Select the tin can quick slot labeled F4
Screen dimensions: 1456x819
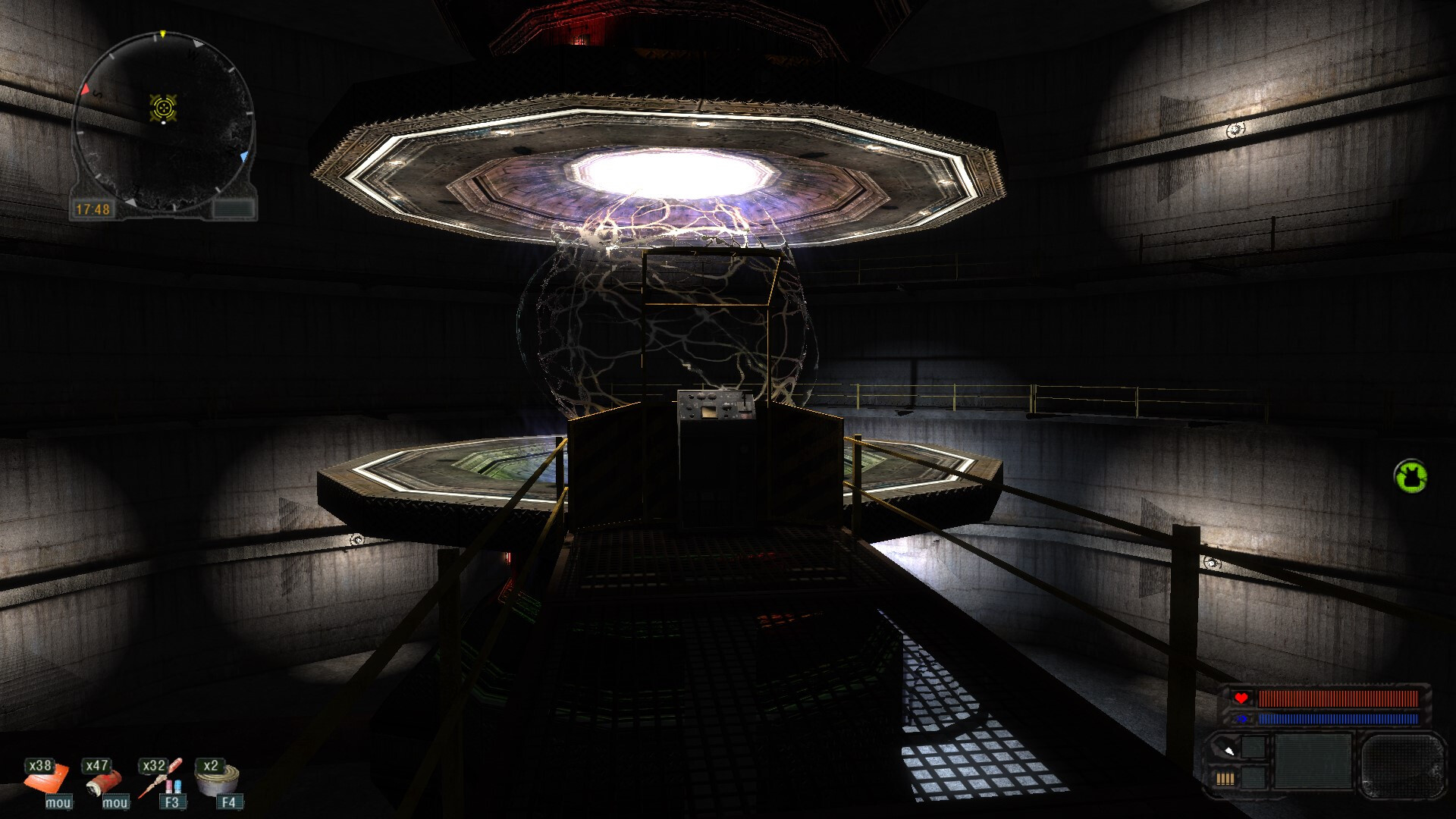pos(218,777)
